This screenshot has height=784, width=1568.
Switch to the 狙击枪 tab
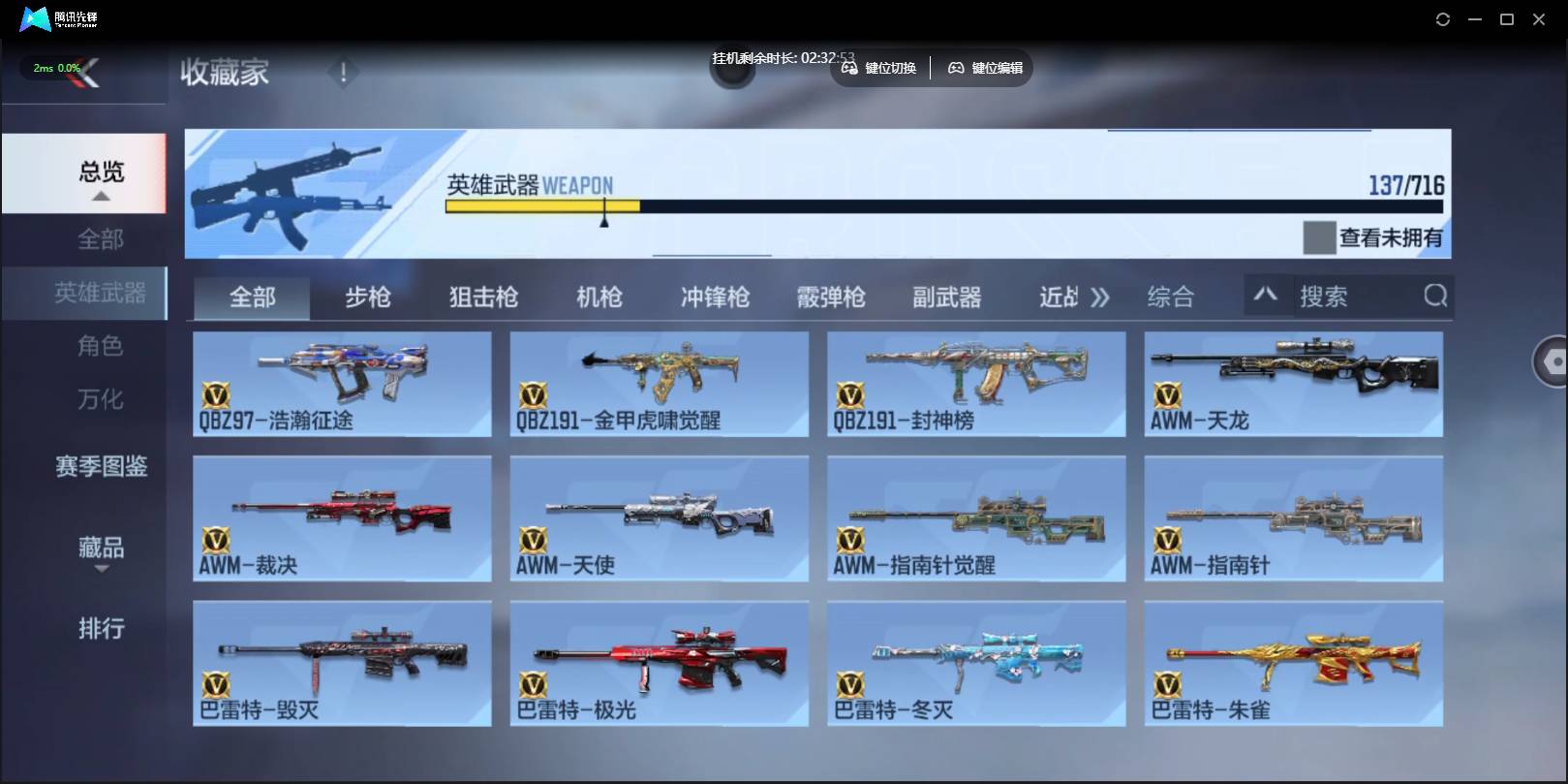[482, 297]
